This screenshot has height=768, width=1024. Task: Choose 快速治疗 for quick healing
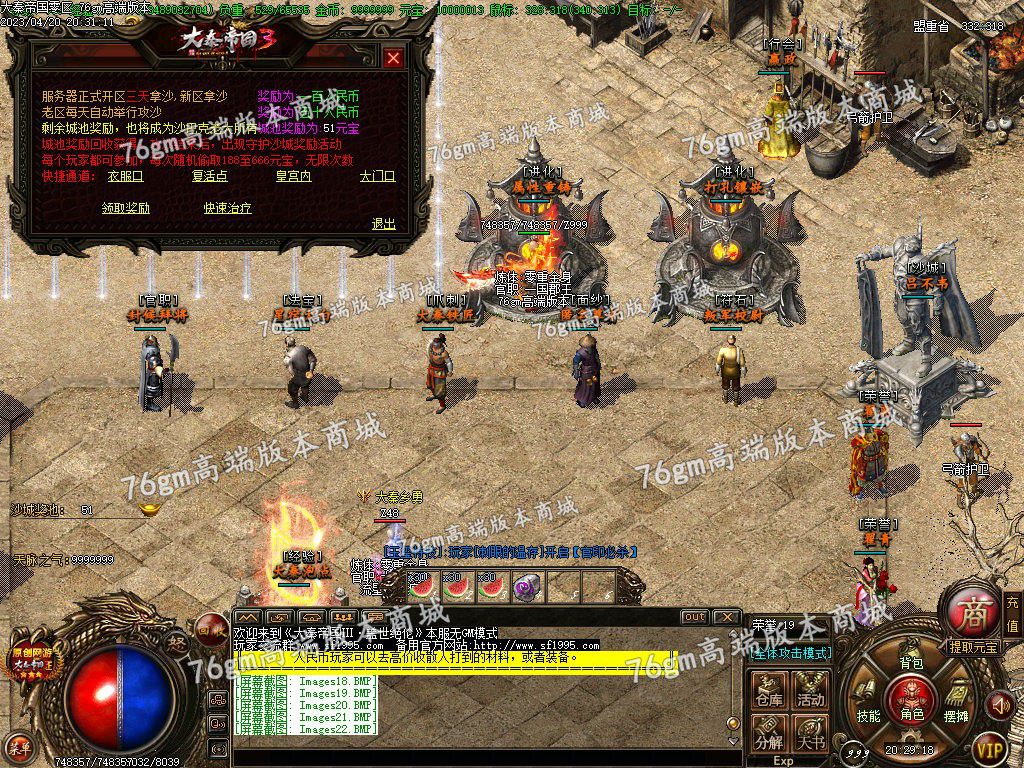coord(227,208)
